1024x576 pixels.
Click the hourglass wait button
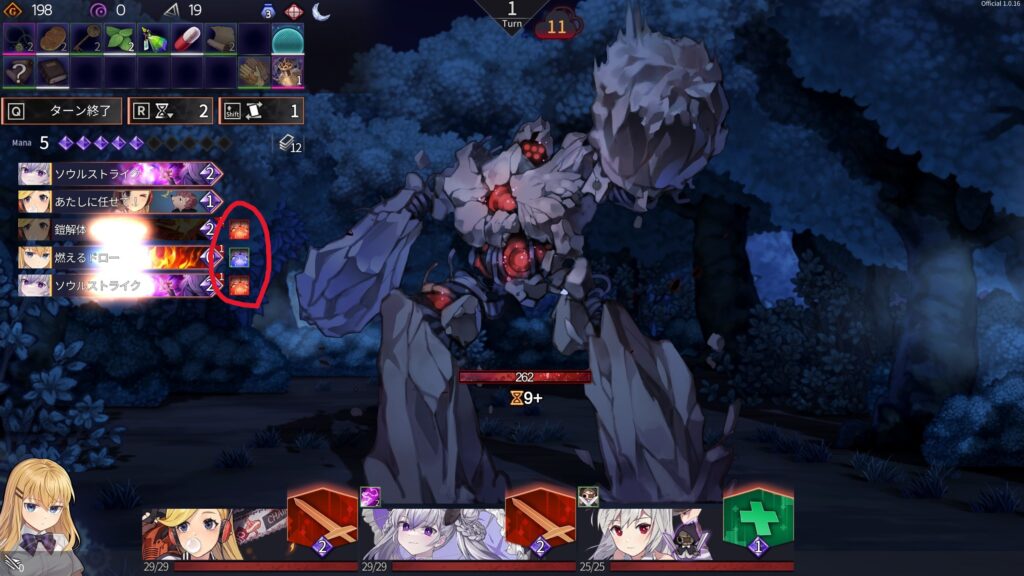pyautogui.click(x=171, y=110)
